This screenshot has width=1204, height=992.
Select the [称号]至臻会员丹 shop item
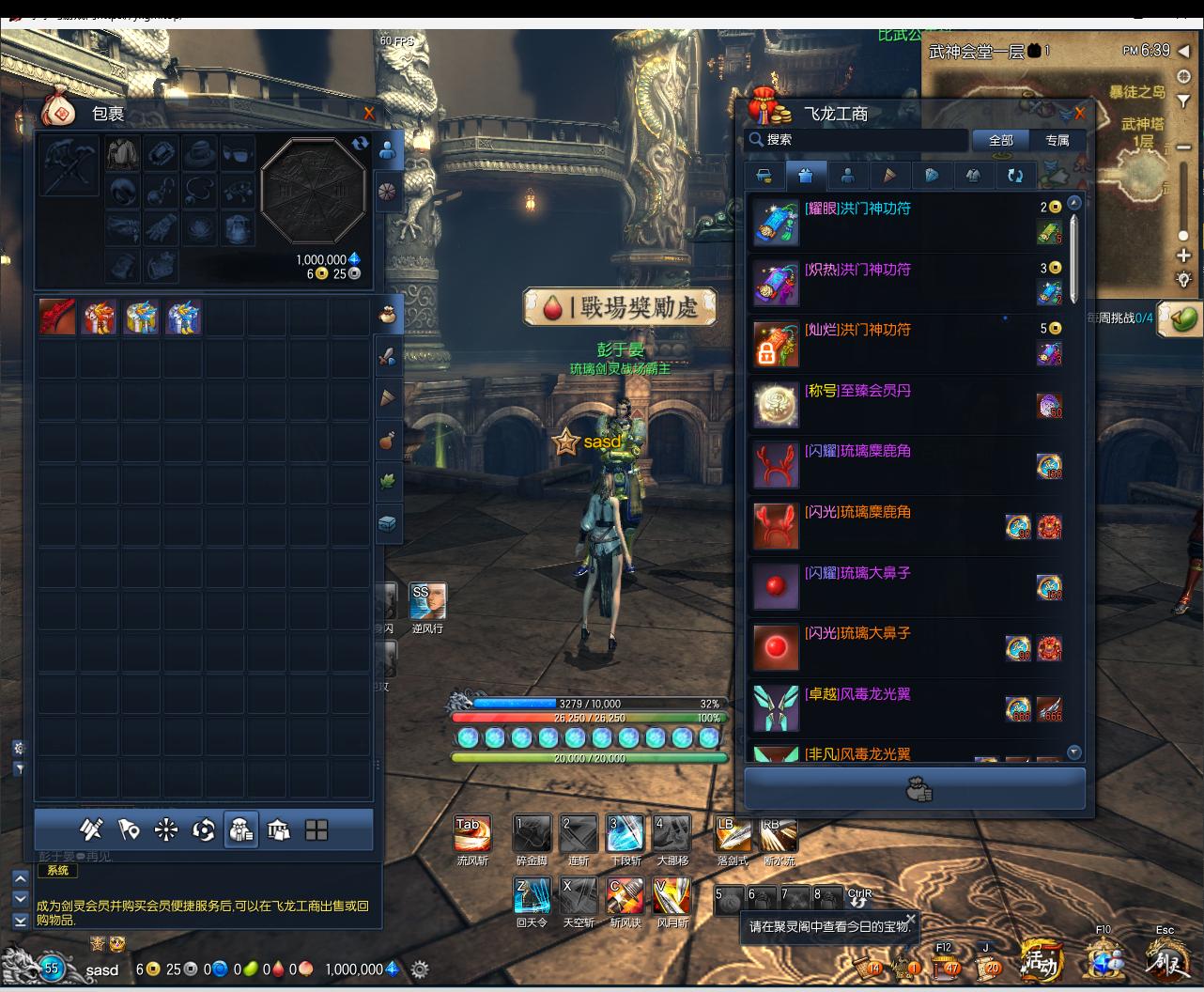(x=857, y=391)
